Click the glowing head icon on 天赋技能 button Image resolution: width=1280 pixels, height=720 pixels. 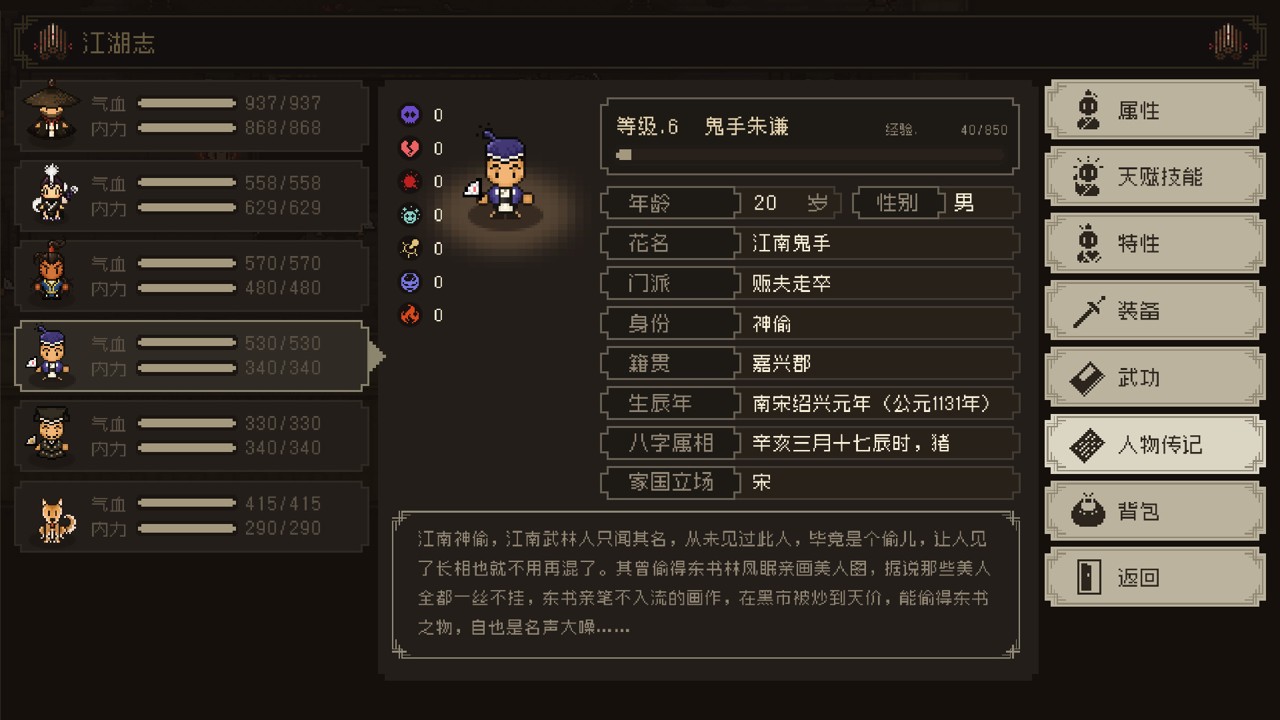click(1089, 176)
